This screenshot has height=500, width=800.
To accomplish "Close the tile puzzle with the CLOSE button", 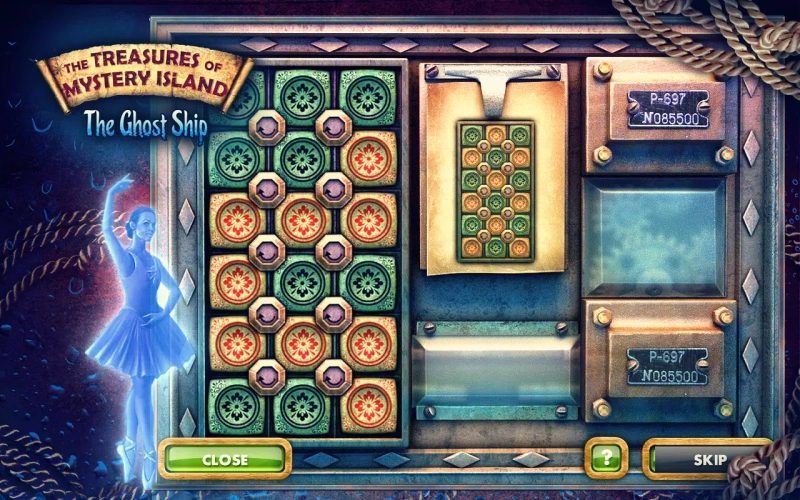I will tap(224, 459).
